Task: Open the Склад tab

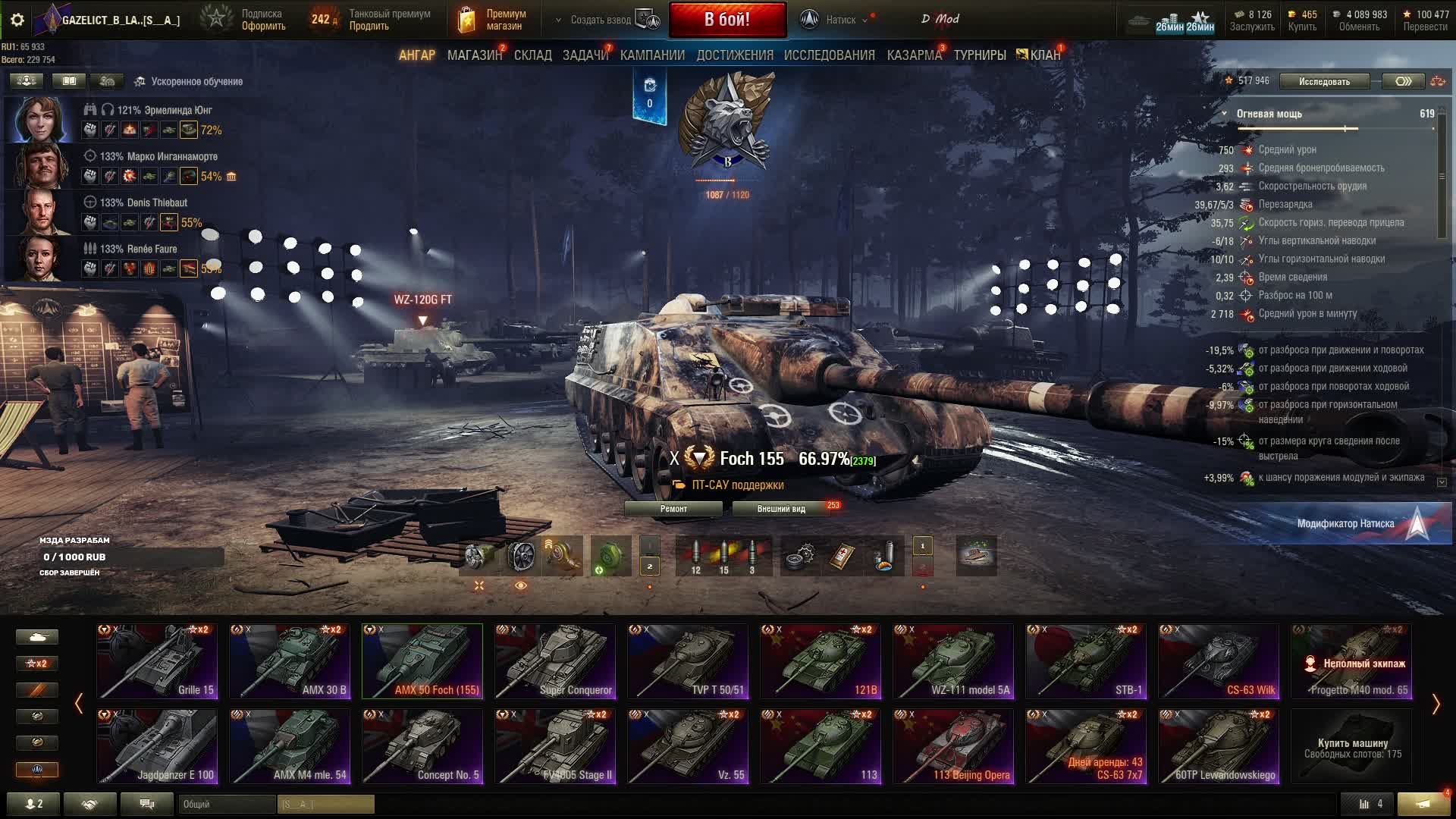Action: (x=532, y=55)
